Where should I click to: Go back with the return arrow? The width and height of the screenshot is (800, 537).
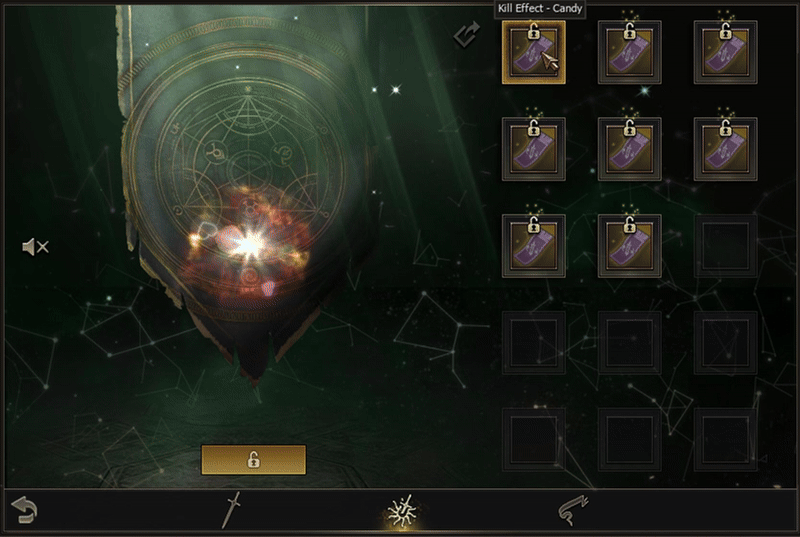click(24, 510)
